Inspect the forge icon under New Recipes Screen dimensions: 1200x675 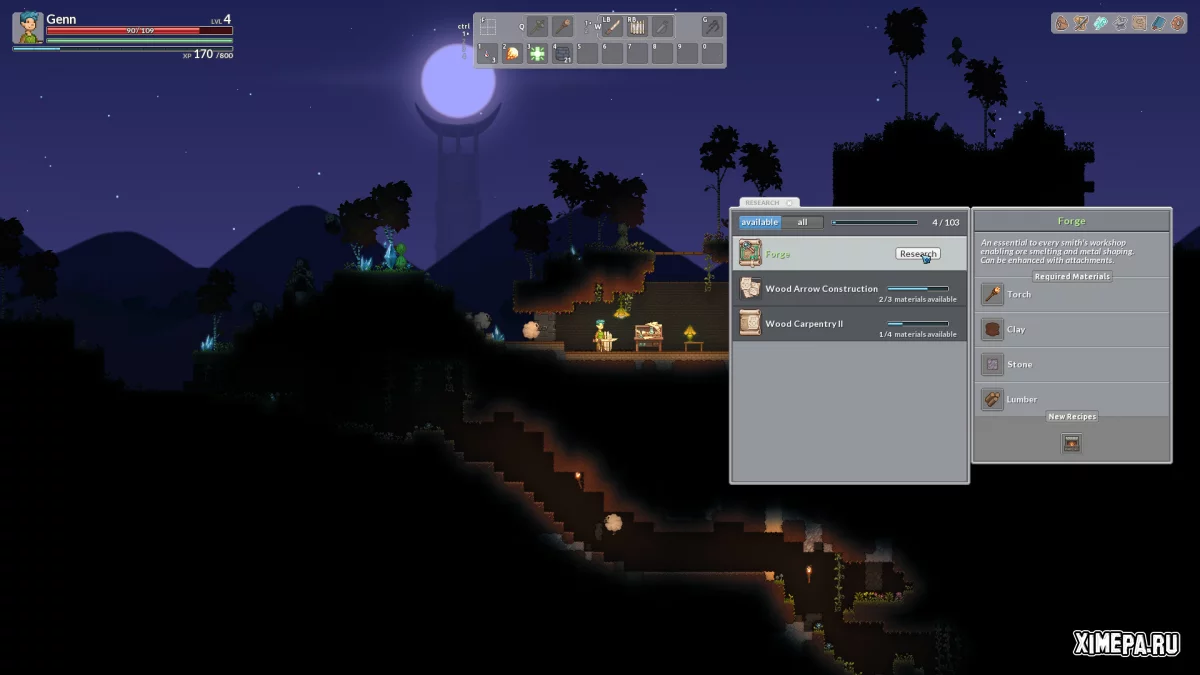(1071, 443)
